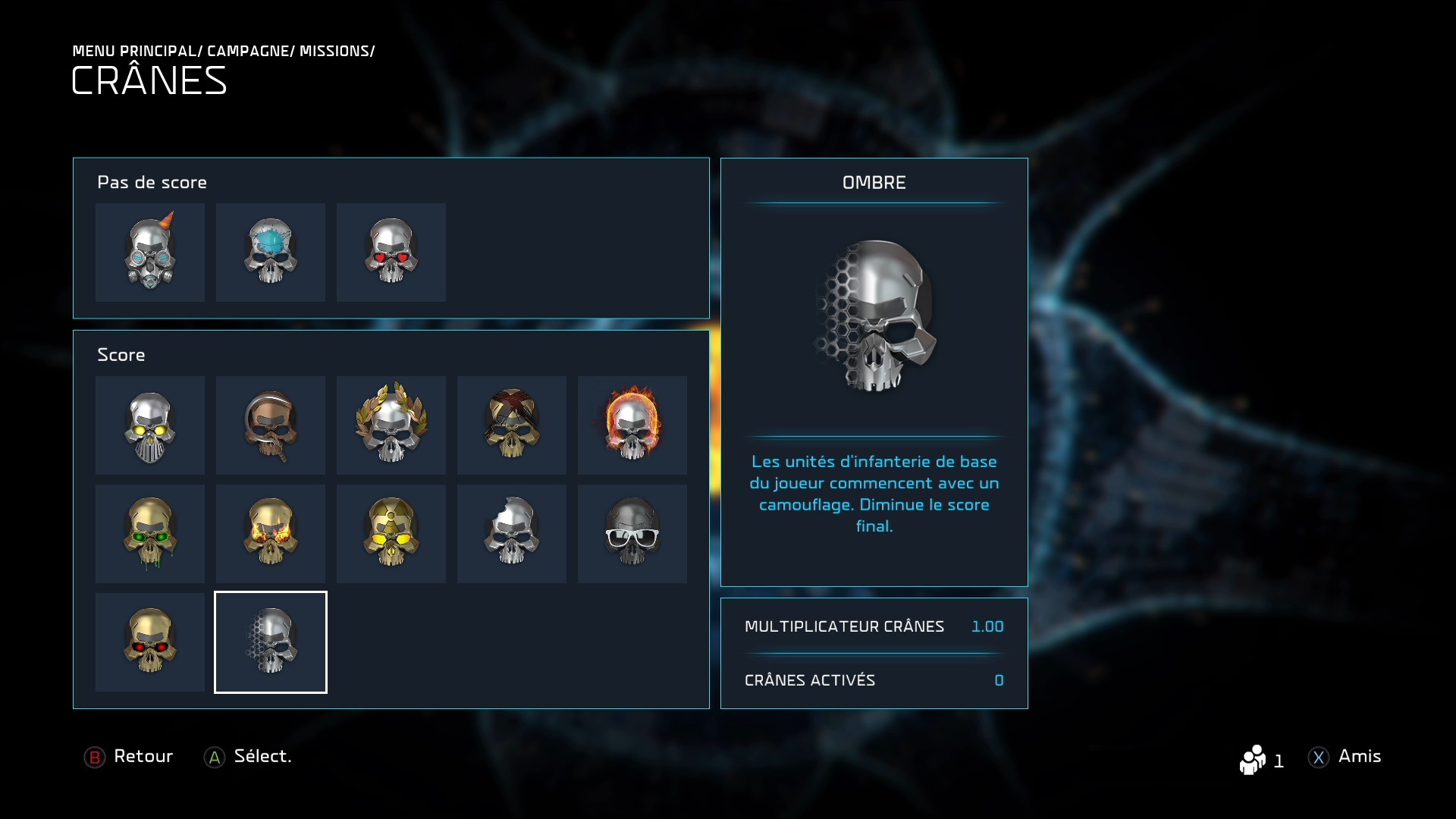The image size is (1456, 819).
Task: Select the party hat gas mask skull
Action: [150, 253]
